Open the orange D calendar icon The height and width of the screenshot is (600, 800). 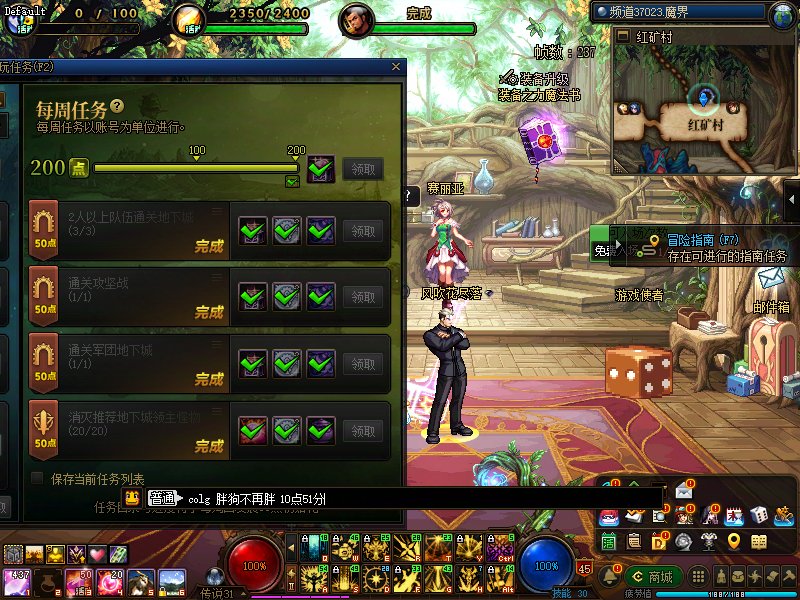[x=658, y=541]
